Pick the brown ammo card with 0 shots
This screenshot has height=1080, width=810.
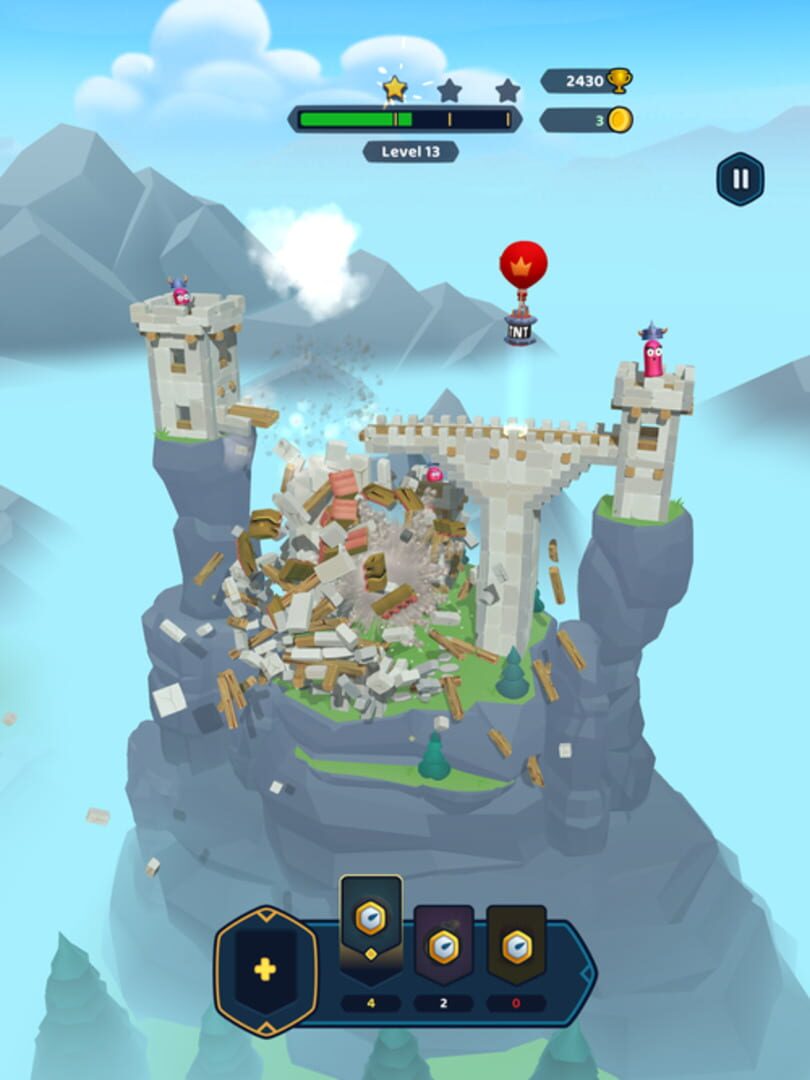tap(517, 943)
